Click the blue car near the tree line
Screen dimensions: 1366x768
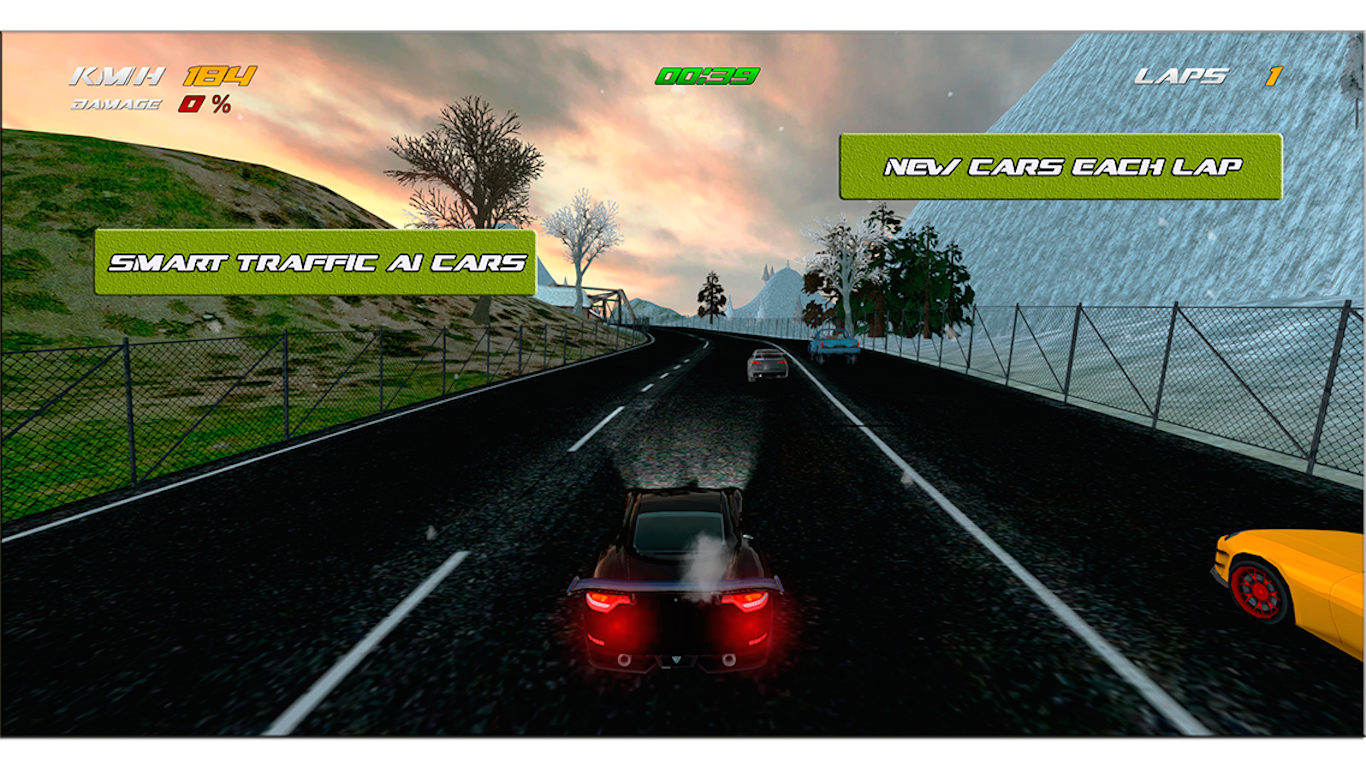(x=833, y=344)
